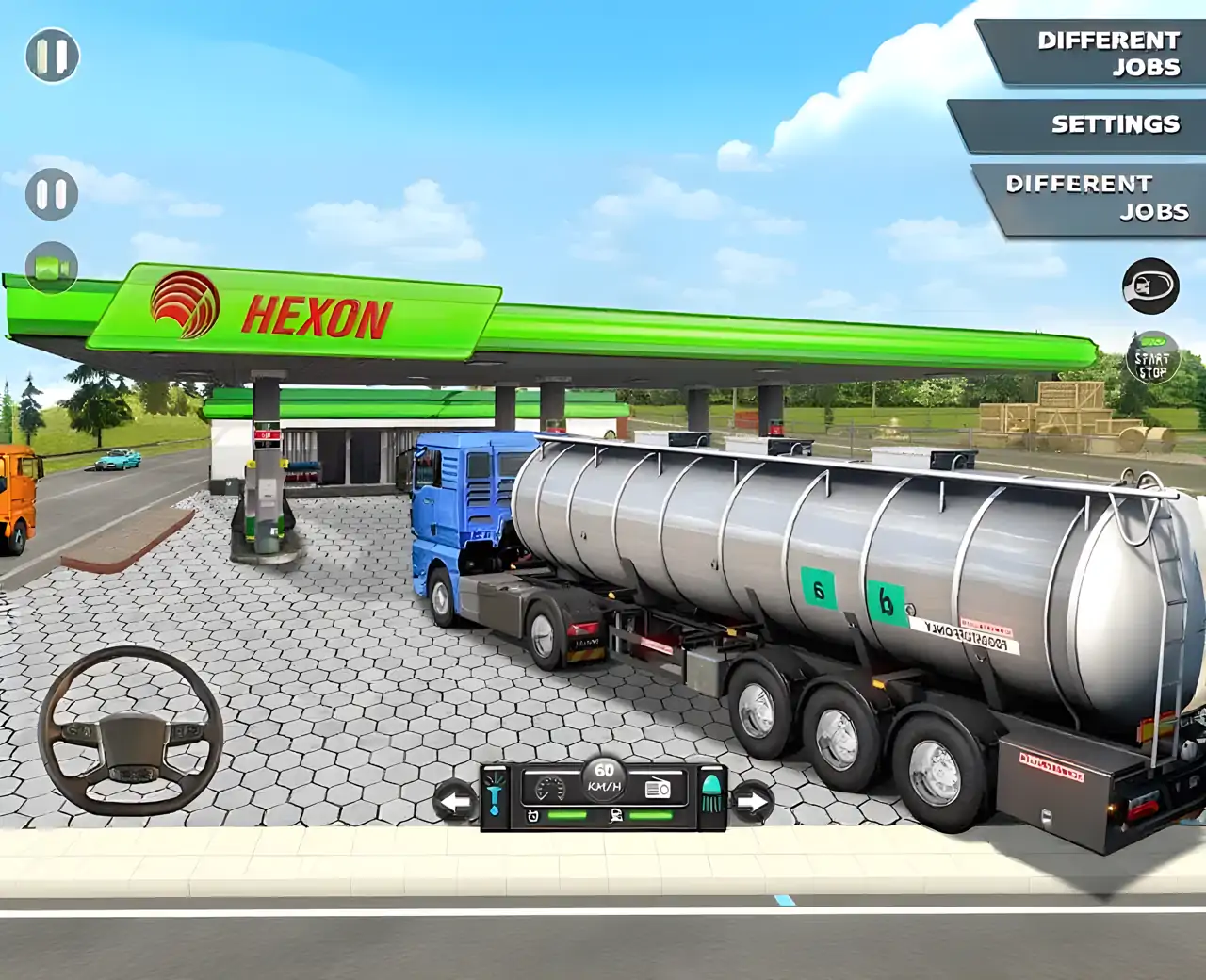Toggle the side mirror view
1206x980 pixels.
click(x=1149, y=285)
